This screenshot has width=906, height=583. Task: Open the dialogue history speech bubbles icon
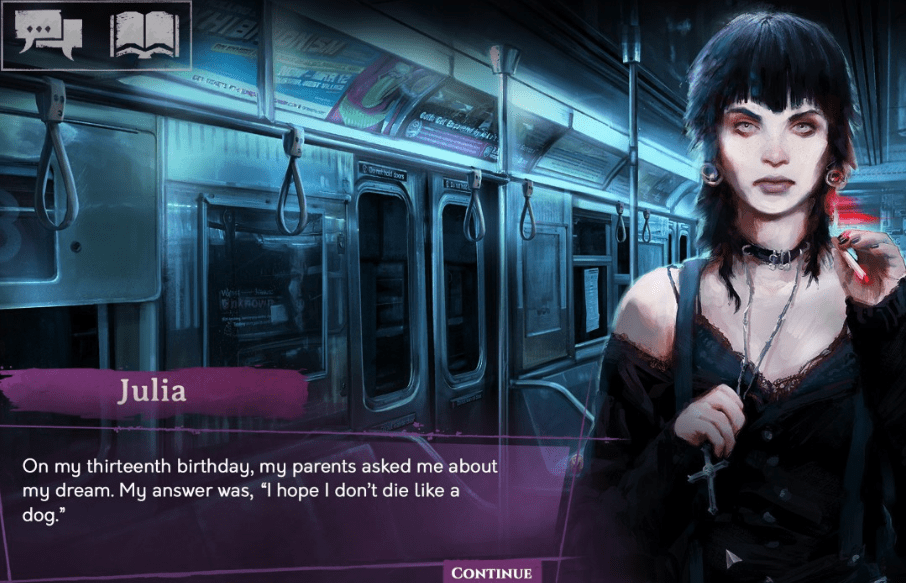pyautogui.click(x=49, y=35)
